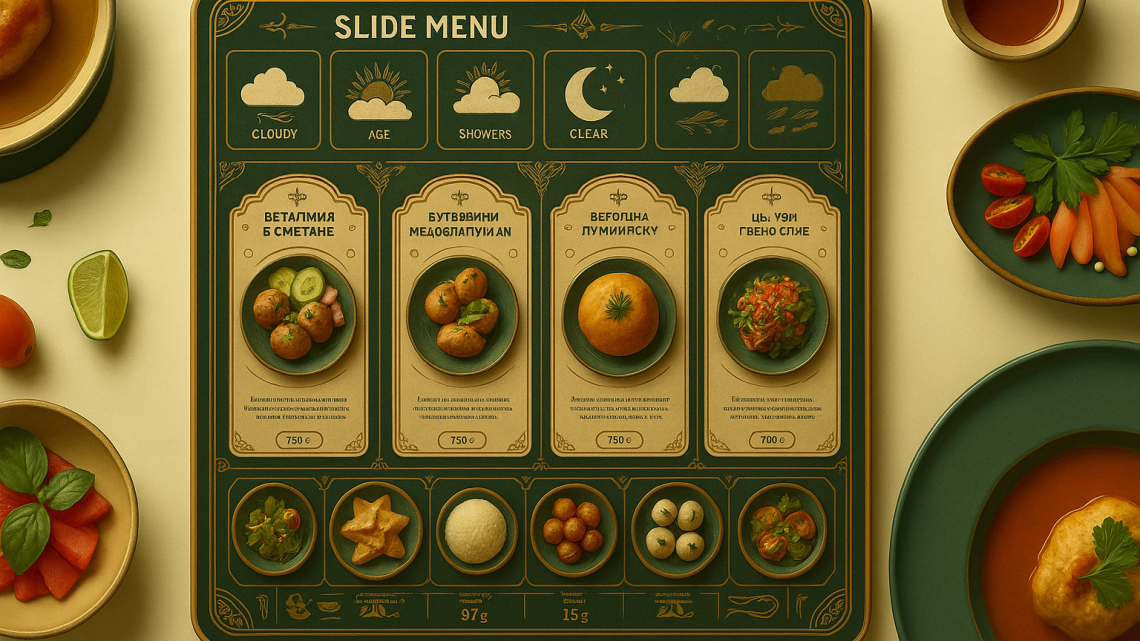Select the green salad bowl slot
The height and width of the screenshot is (641, 1140).
click(274, 529)
